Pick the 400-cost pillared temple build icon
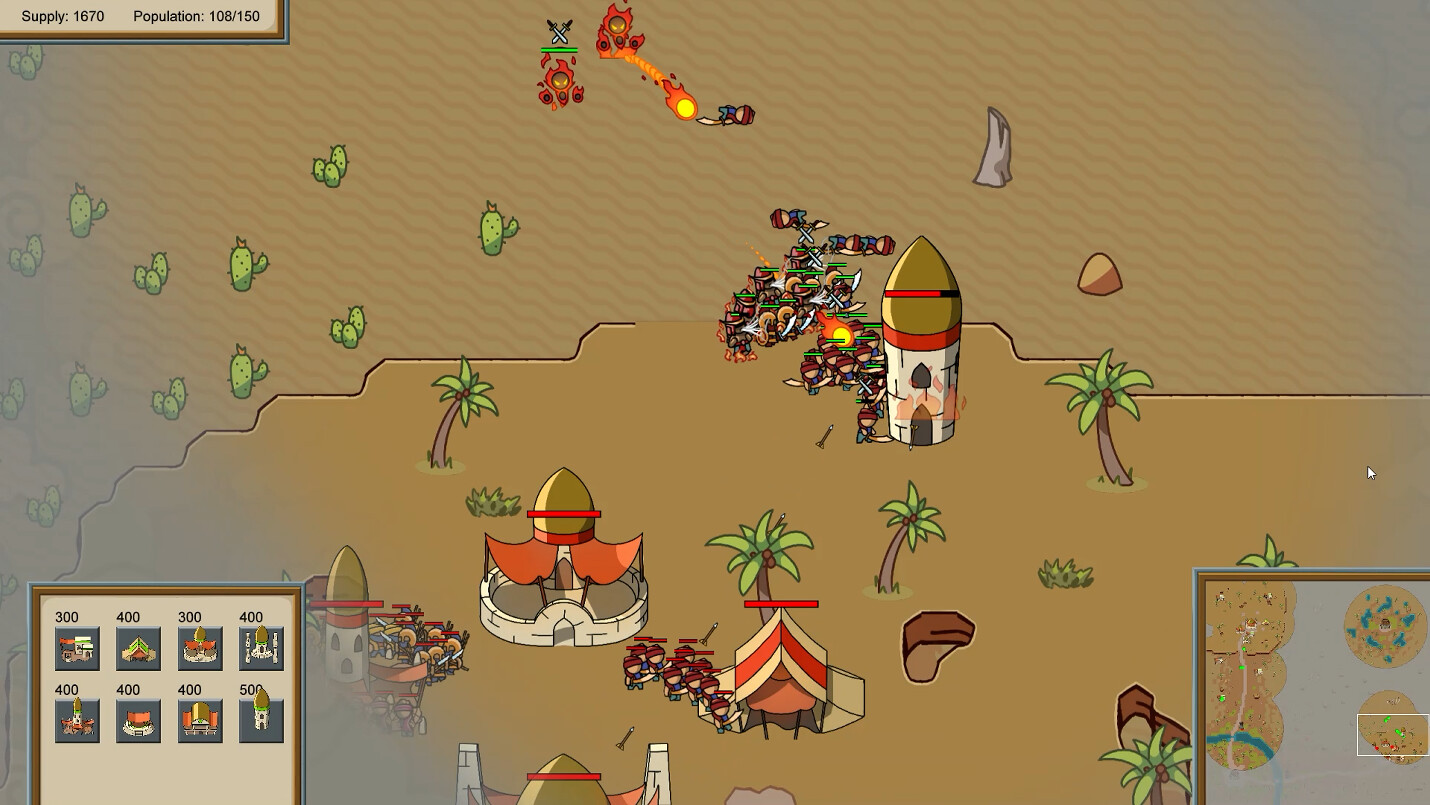 [261, 648]
